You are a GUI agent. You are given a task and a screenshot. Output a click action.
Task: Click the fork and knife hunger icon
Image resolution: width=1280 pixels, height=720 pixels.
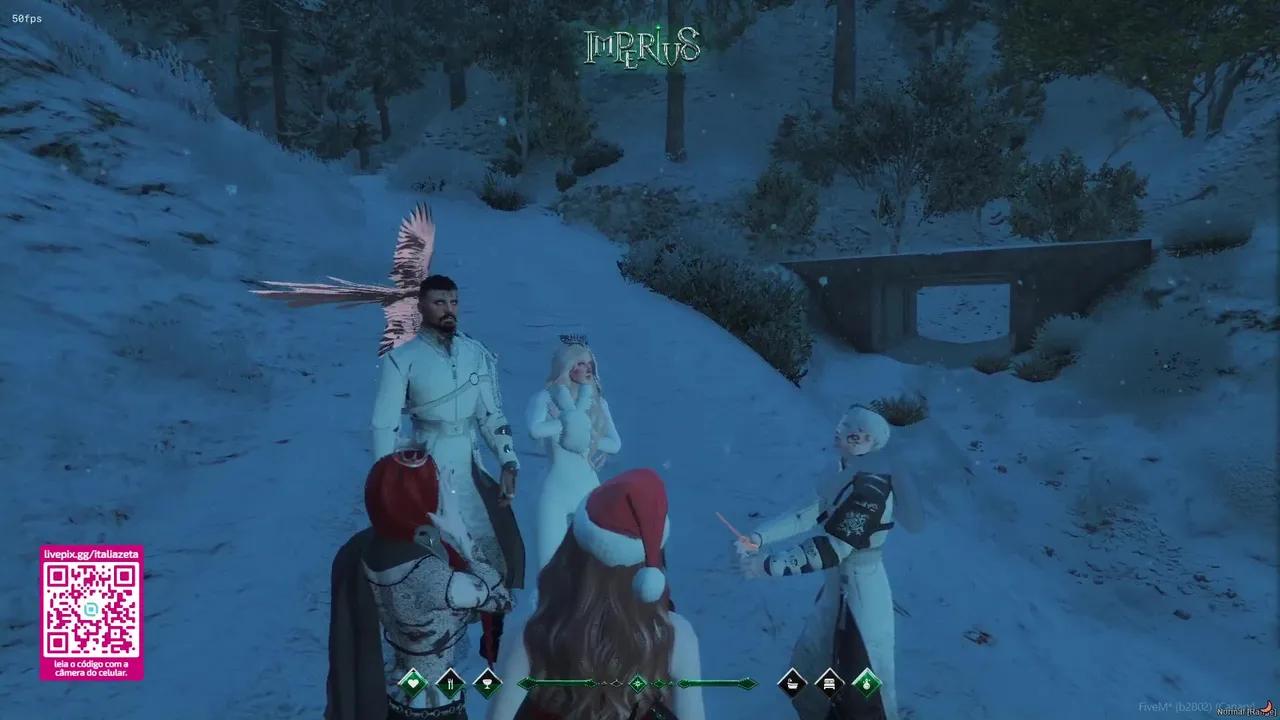(450, 682)
